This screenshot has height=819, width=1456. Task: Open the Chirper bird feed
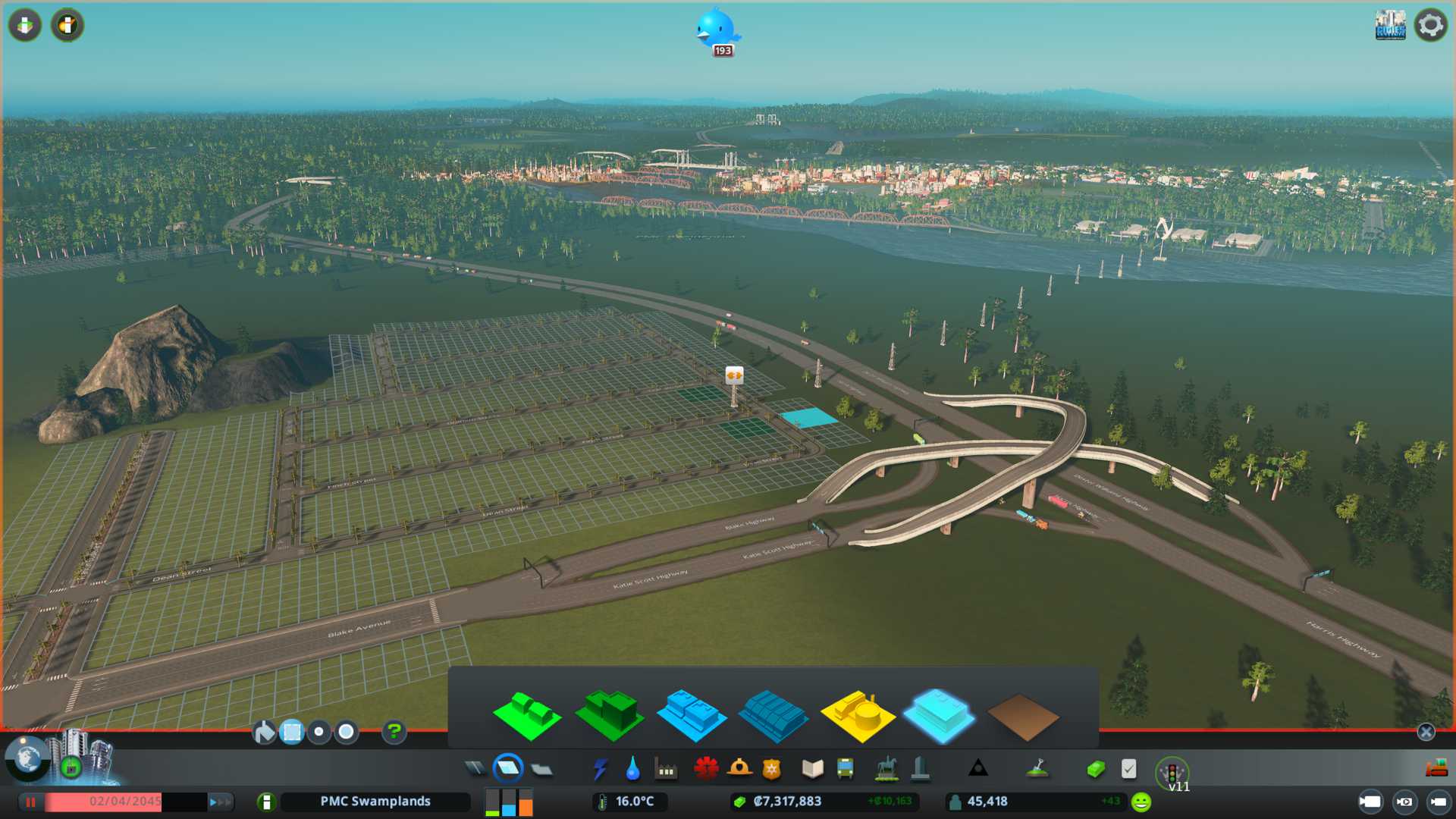[x=716, y=30]
